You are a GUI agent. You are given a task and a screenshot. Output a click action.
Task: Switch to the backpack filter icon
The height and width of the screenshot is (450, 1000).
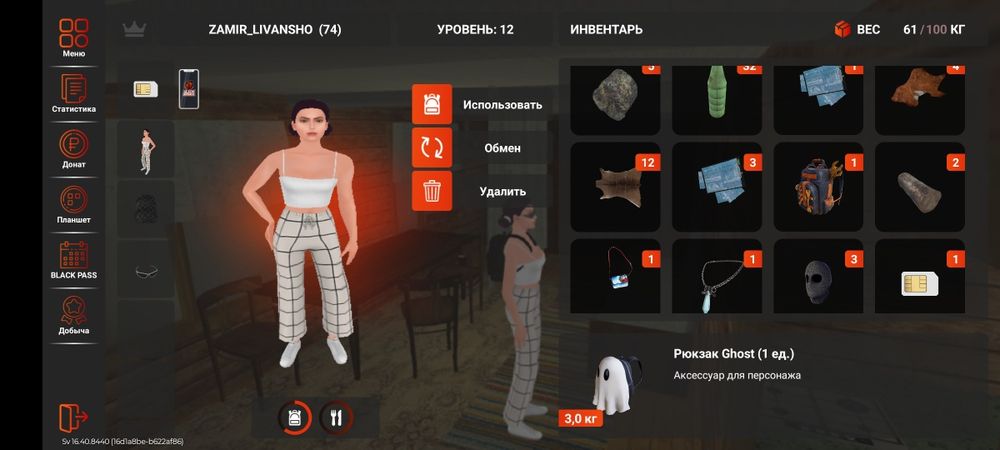295,417
